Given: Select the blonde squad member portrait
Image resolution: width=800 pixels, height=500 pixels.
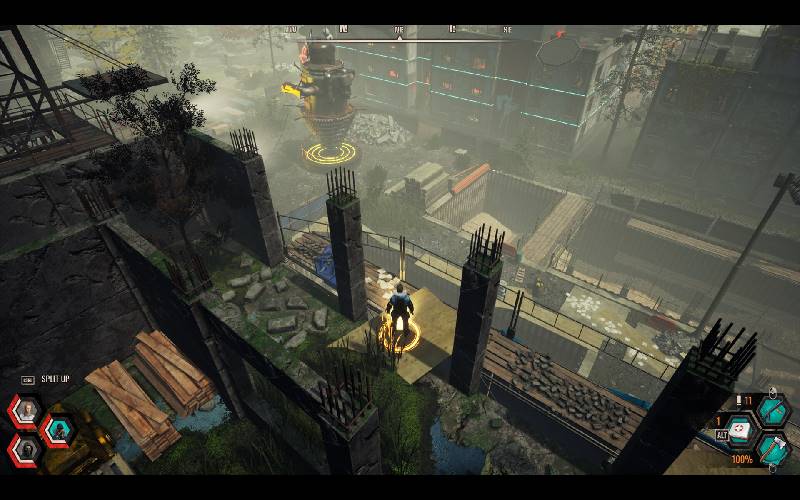Looking at the screenshot, I should tap(27, 410).
